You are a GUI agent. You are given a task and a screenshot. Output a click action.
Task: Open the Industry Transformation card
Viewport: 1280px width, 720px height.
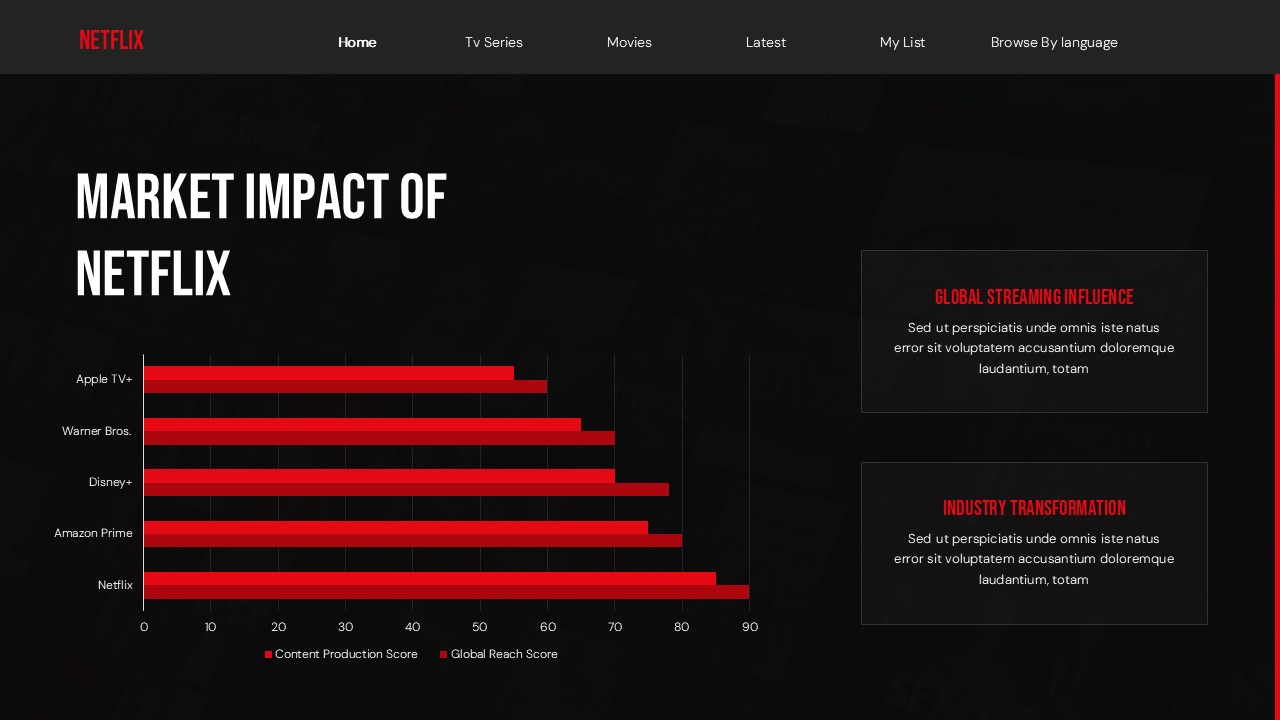click(1034, 543)
